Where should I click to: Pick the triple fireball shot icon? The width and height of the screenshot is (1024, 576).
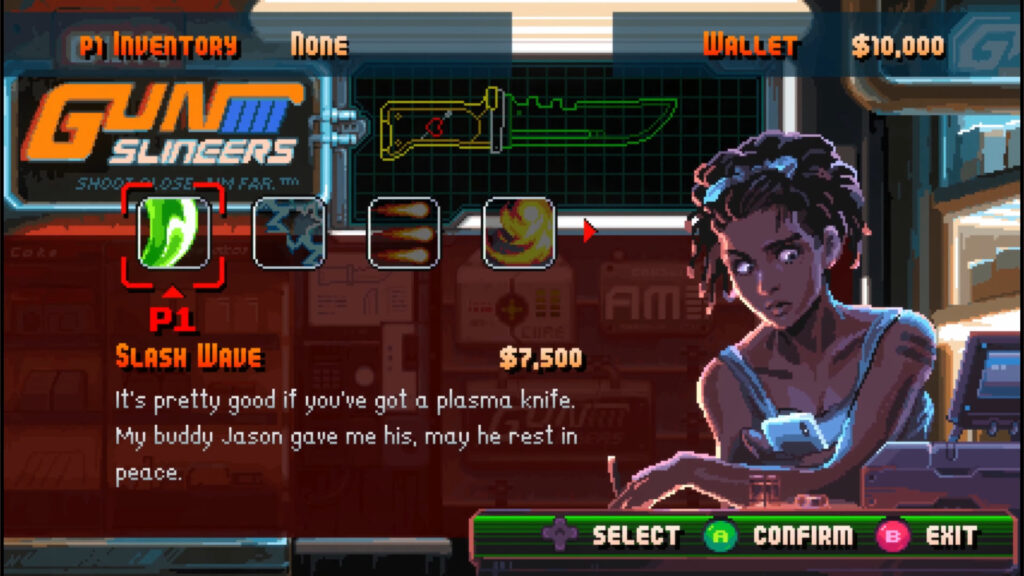pos(404,233)
